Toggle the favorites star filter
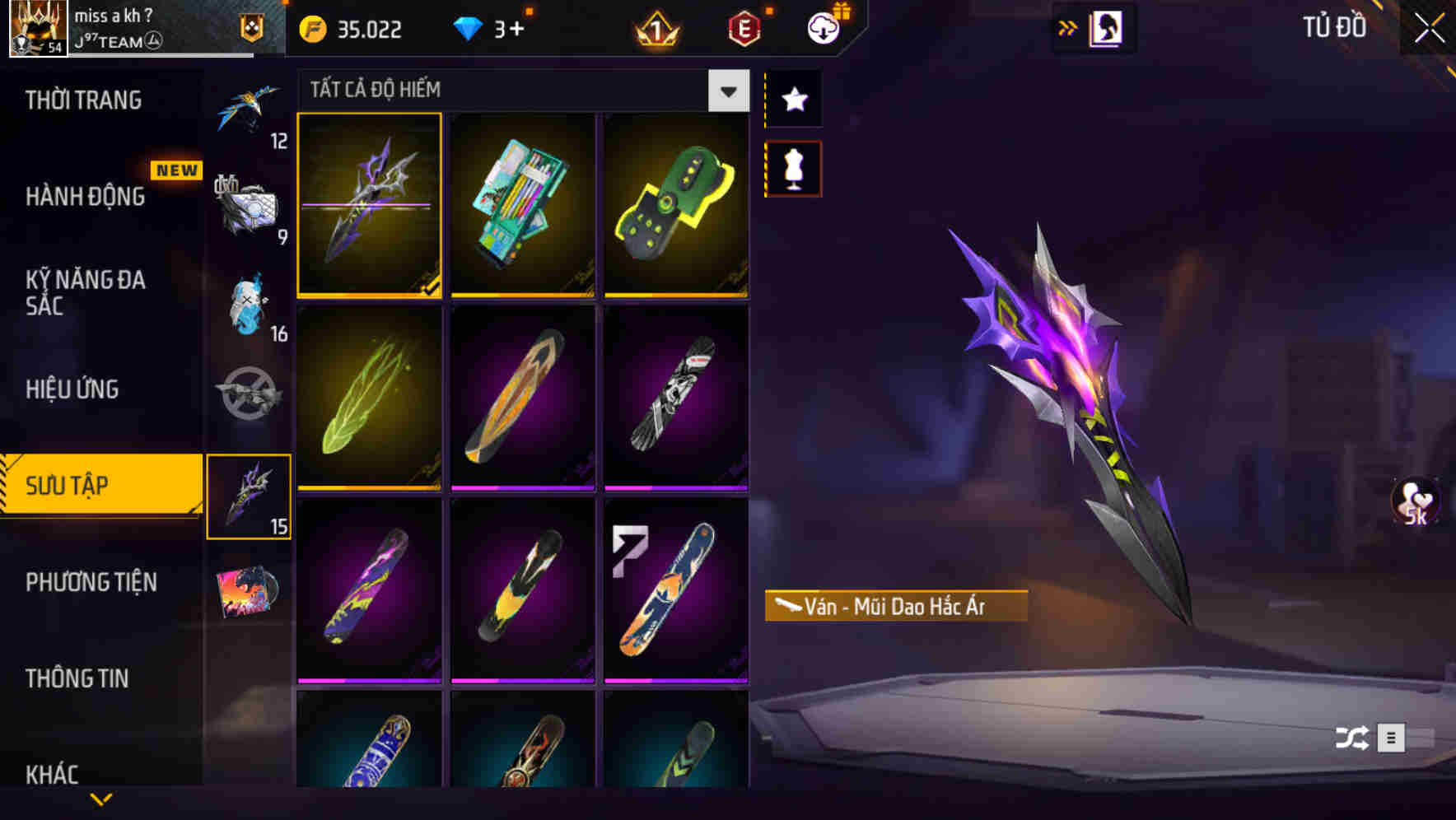The width and height of the screenshot is (1456, 820). click(x=793, y=100)
